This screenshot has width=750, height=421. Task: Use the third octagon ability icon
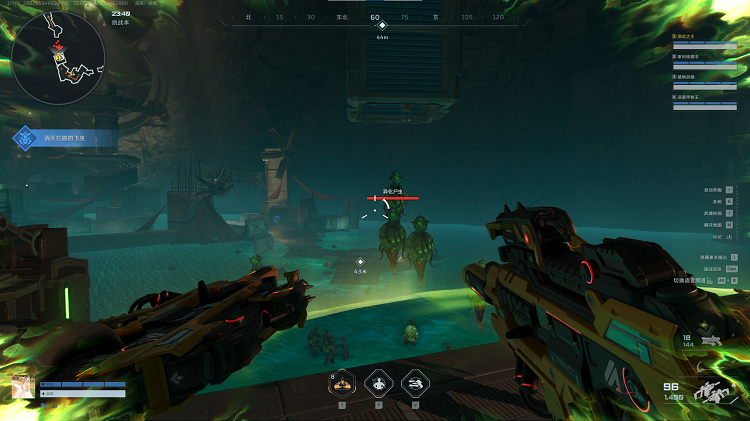(x=416, y=382)
